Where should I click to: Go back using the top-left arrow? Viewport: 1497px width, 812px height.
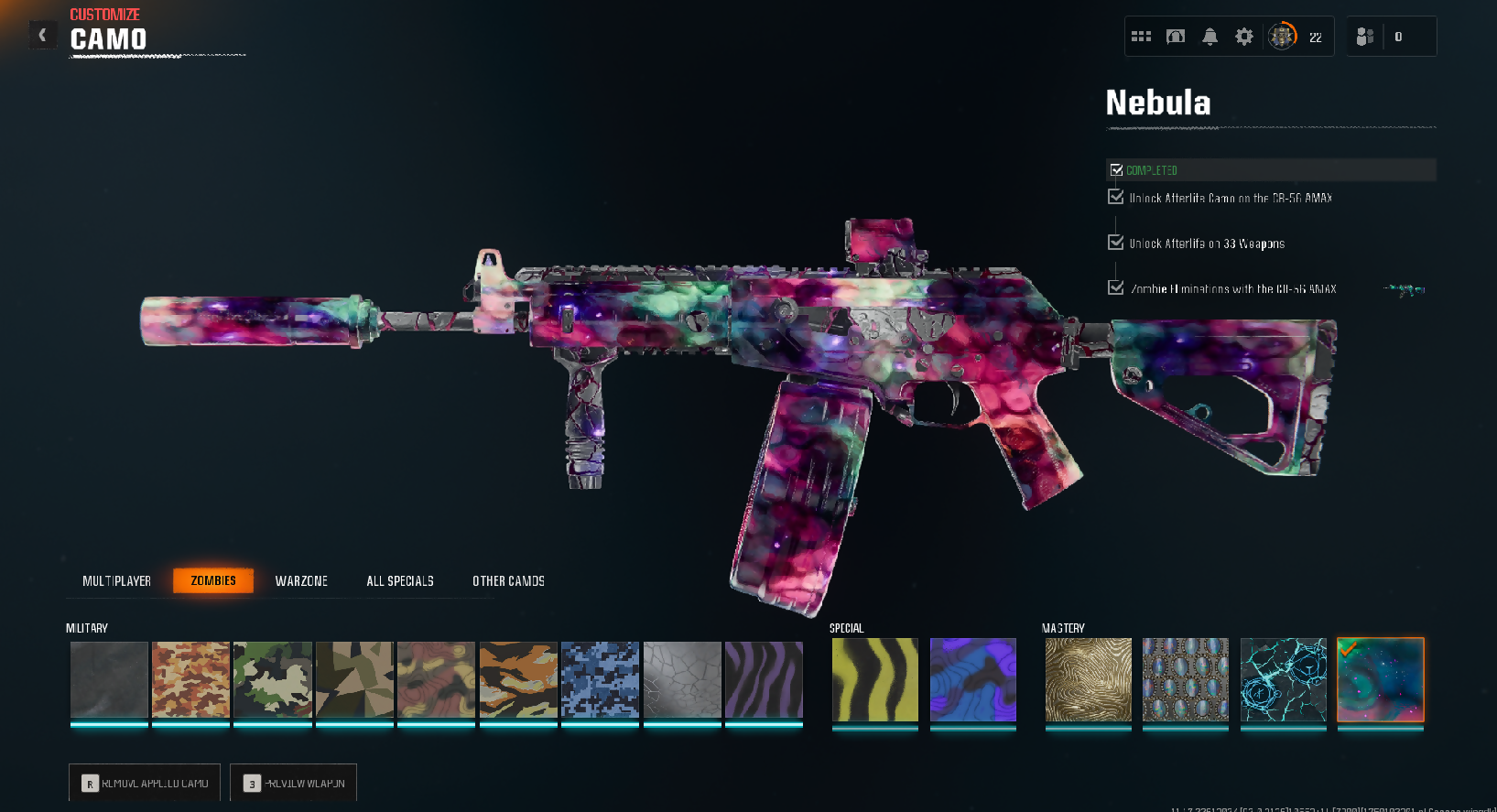pyautogui.click(x=42, y=35)
